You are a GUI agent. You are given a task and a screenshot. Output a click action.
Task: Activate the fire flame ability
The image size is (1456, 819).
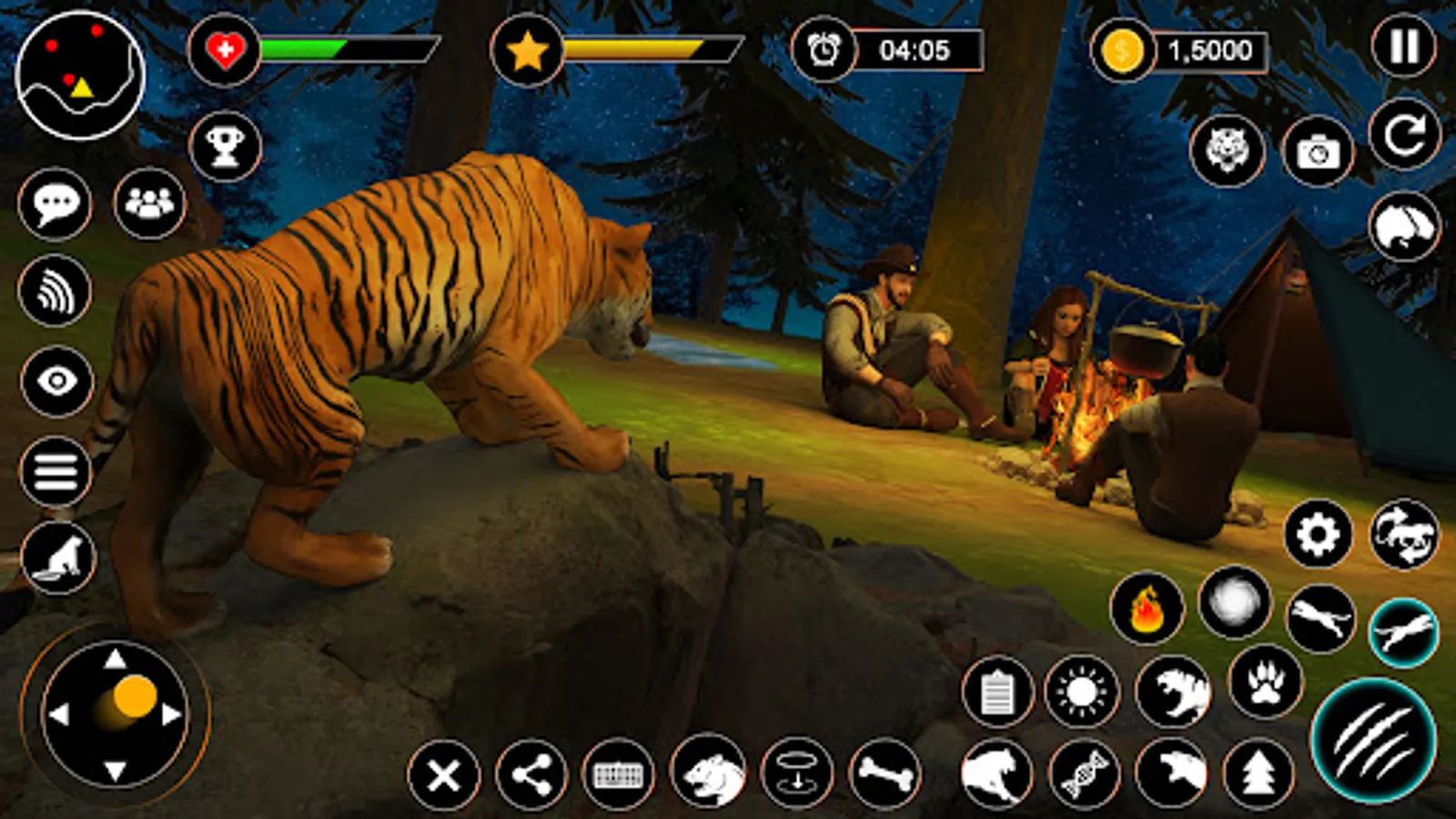tap(1147, 608)
